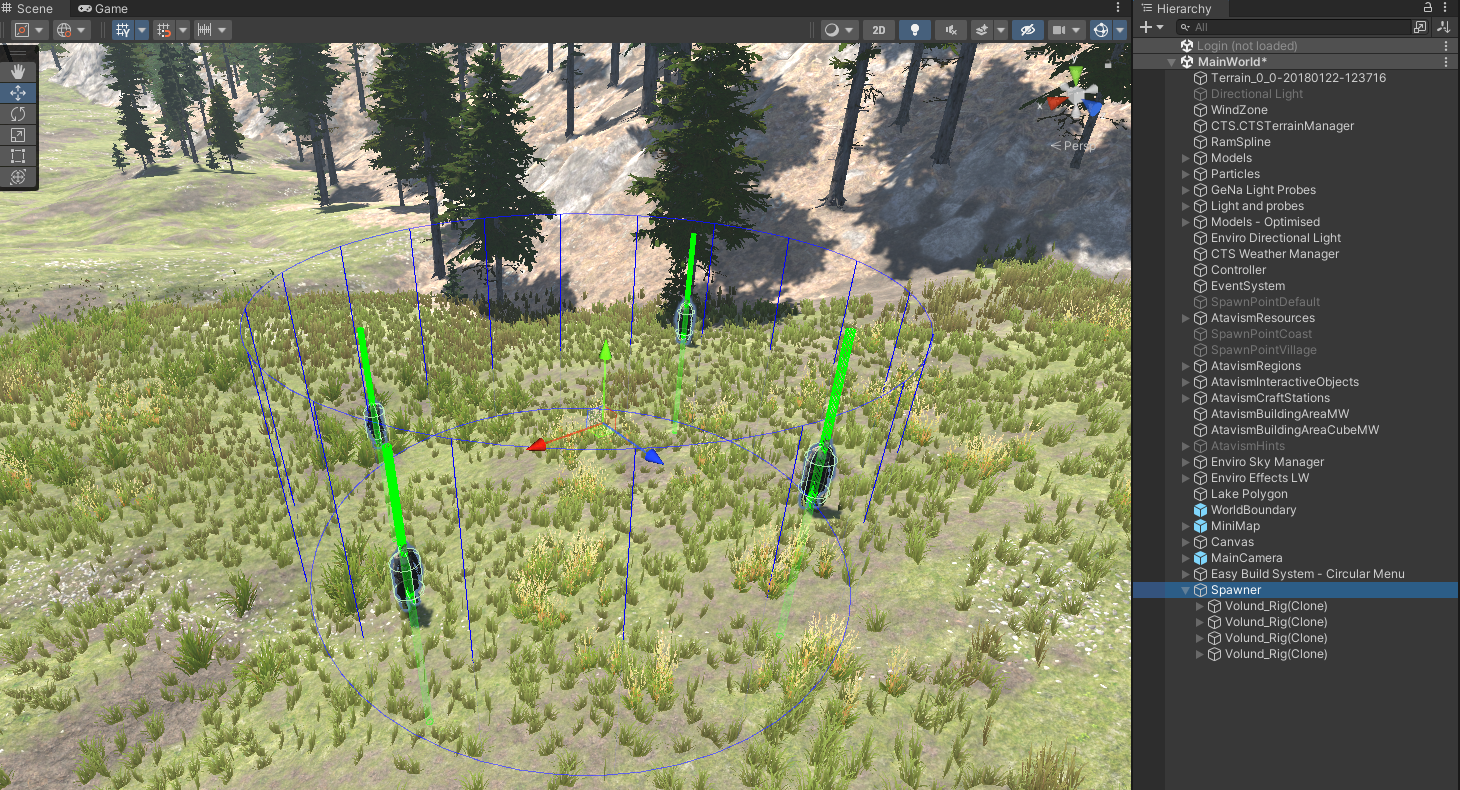Viewport: 1460px width, 790px height.
Task: Select WorldBoundary in the Hierarchy
Action: [x=1253, y=510]
